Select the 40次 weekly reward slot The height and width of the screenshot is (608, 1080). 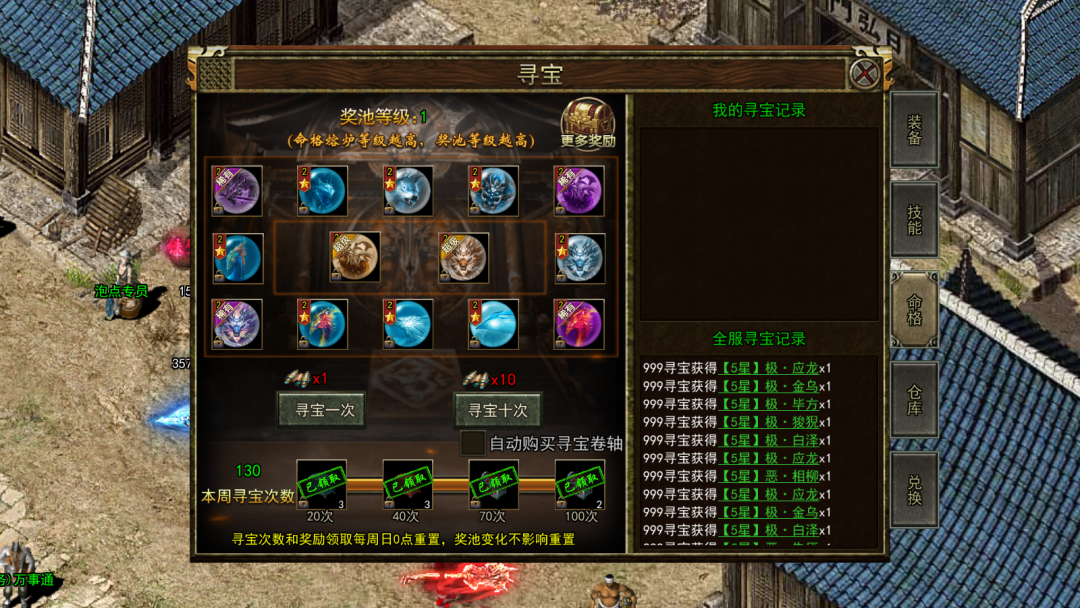tap(408, 484)
